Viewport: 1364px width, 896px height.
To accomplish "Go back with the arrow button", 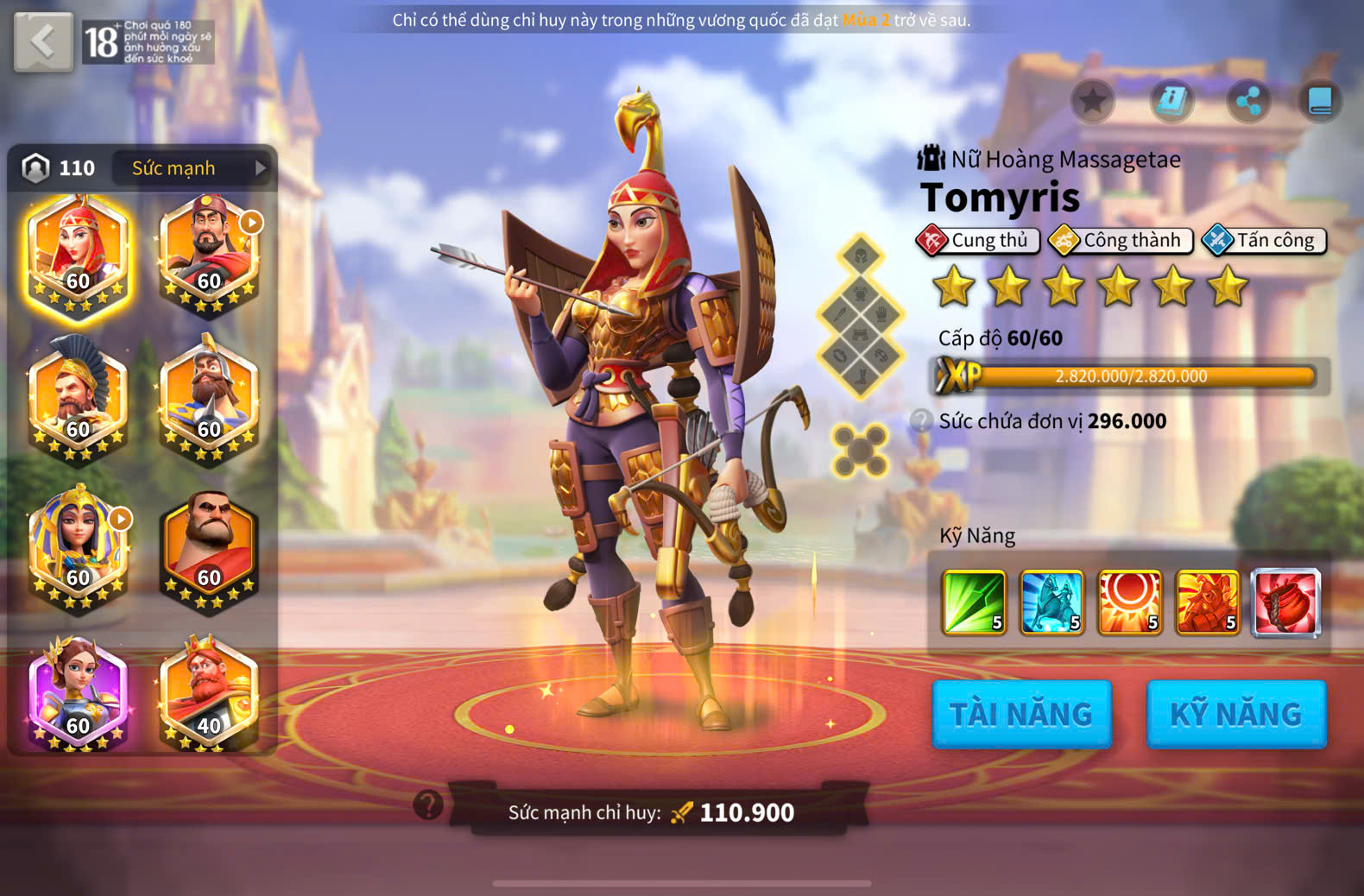I will pyautogui.click(x=43, y=41).
